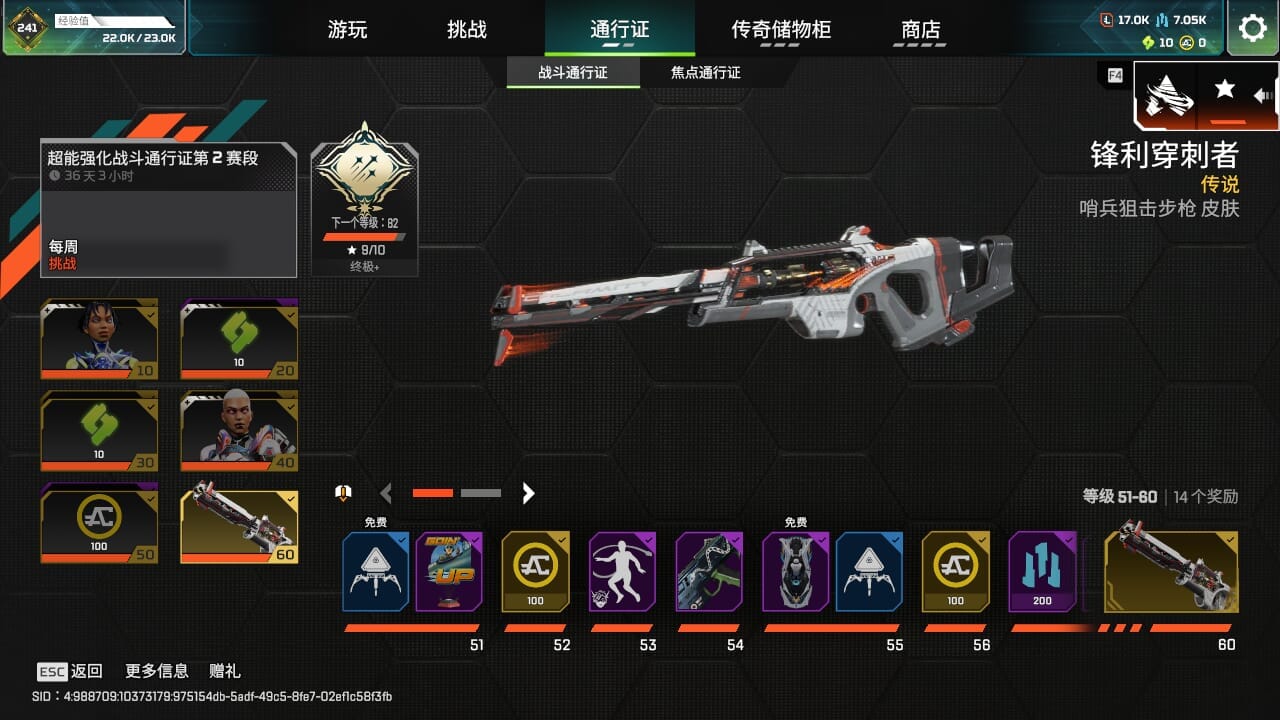Click 更多信息 for more information
The height and width of the screenshot is (720, 1280).
point(156,671)
